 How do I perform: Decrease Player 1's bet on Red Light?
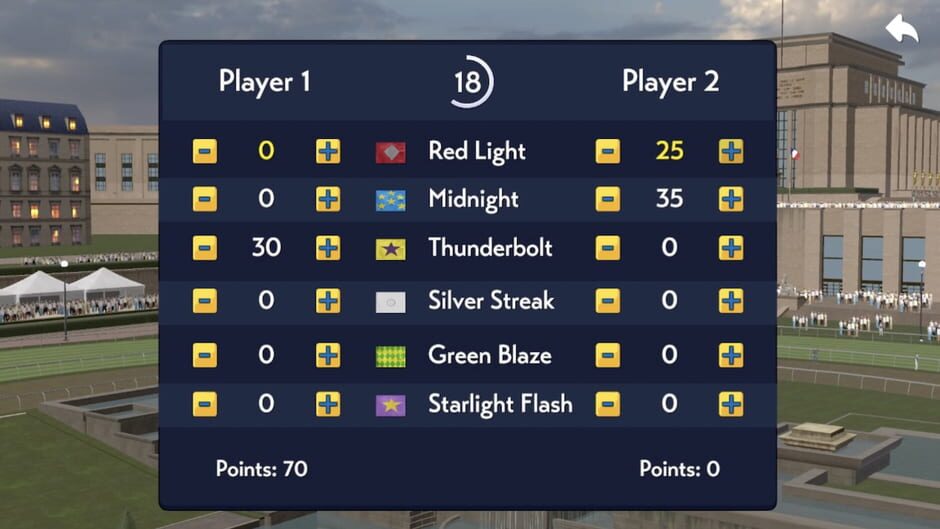(205, 151)
